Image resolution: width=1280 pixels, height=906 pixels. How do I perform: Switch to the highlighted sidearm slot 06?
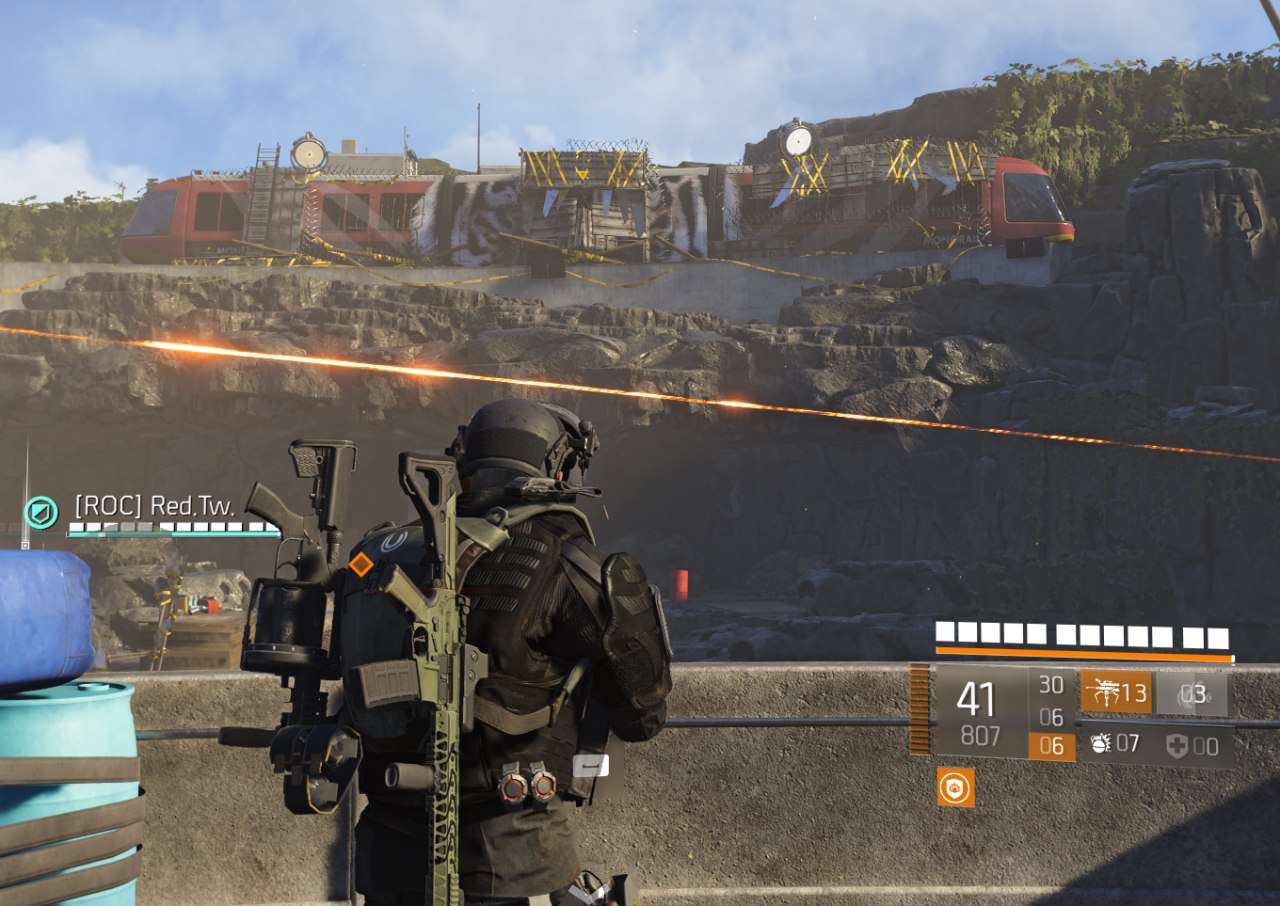[x=1051, y=746]
